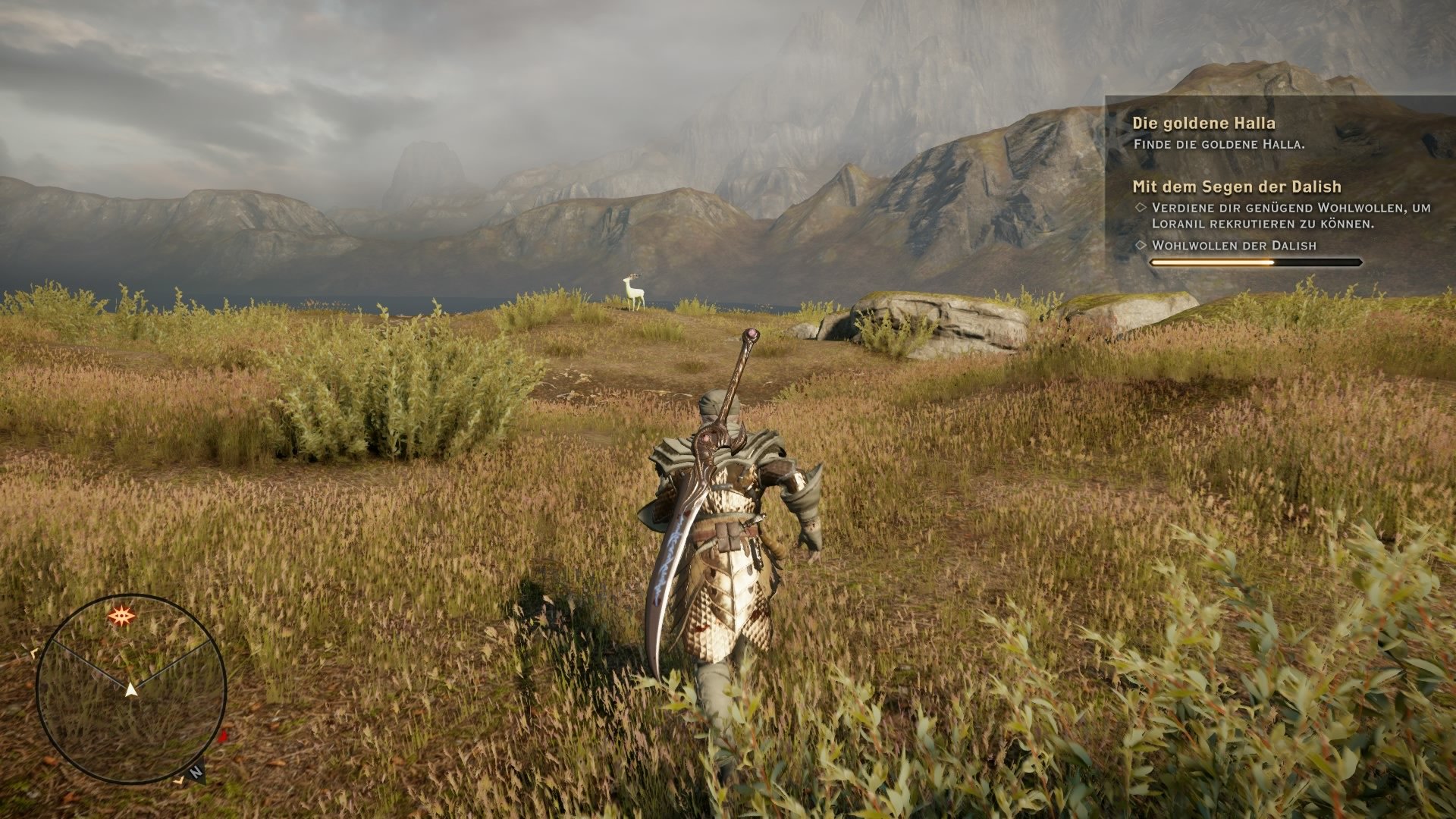Click the diamond icon beside Wohlwollen der Dalish
Viewport: 1456px width, 819px height.
(x=1140, y=246)
